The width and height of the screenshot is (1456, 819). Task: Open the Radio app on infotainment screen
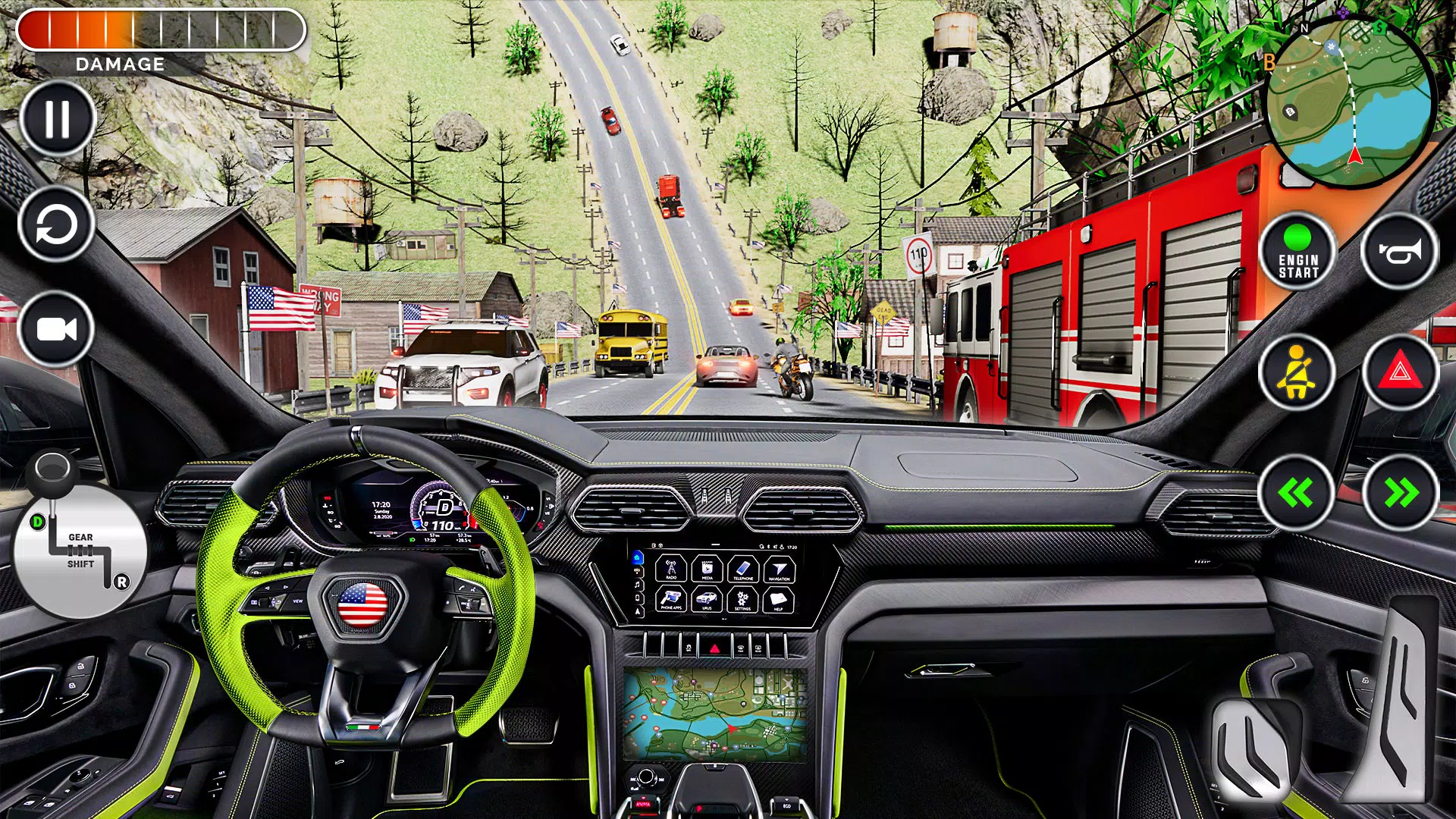pyautogui.click(x=671, y=569)
